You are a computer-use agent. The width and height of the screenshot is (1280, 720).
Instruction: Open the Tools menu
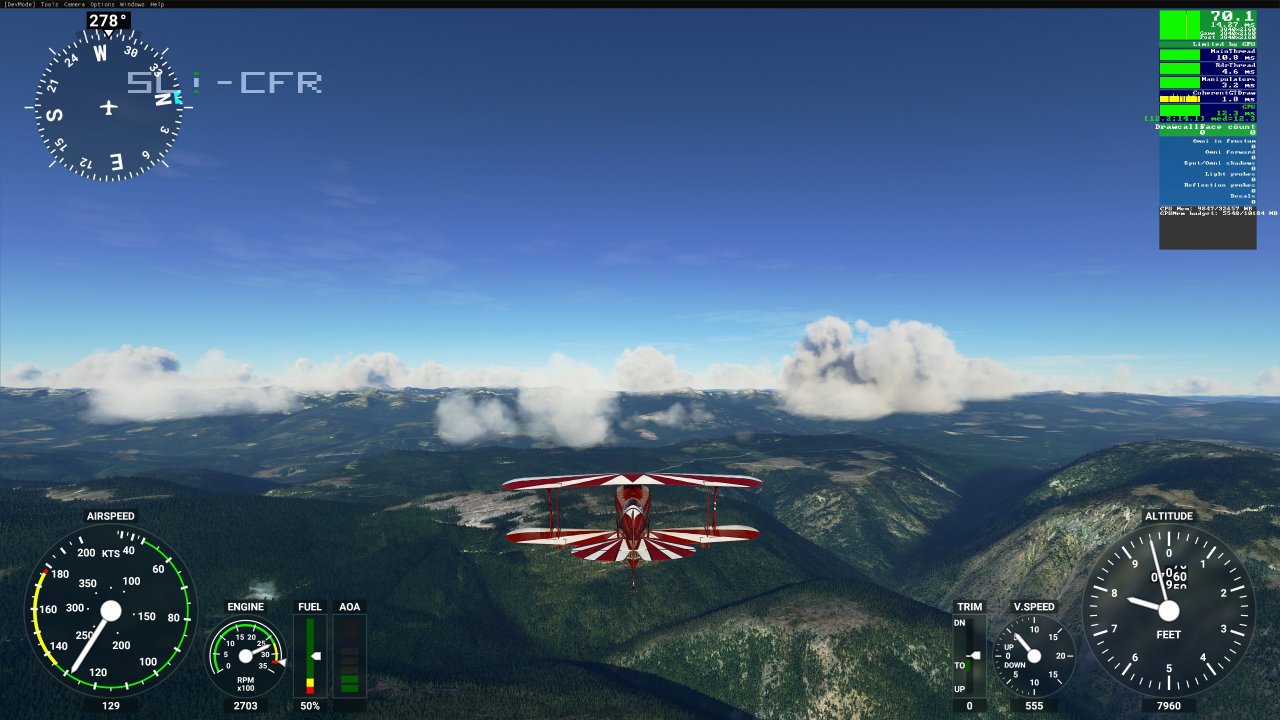(x=47, y=4)
